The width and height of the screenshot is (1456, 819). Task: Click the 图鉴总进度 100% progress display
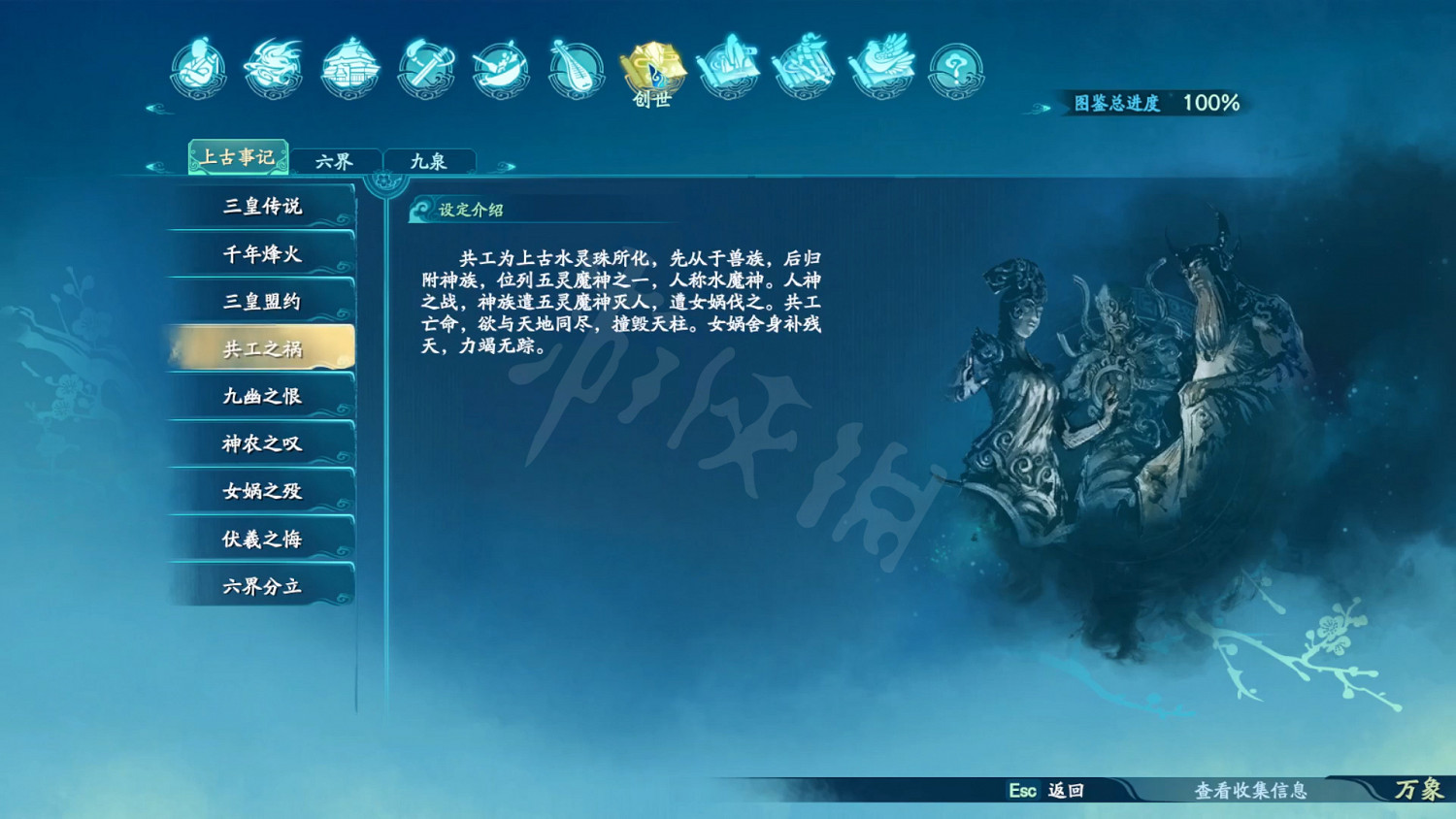[1155, 101]
